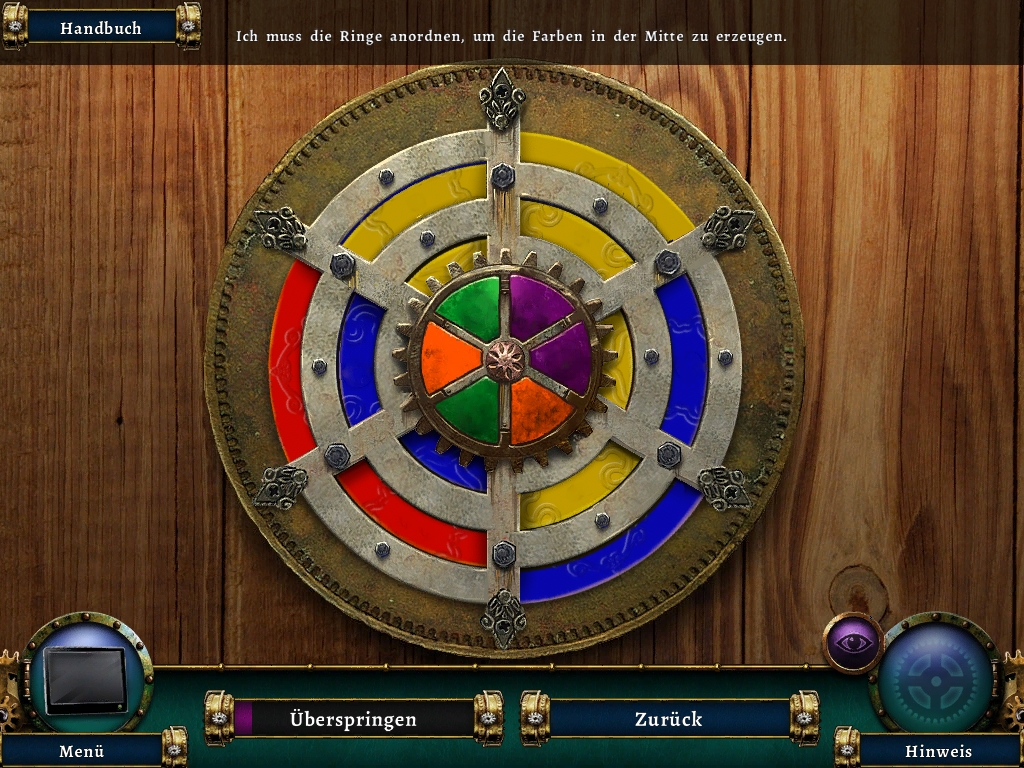
Task: Request a hint with Hinweis
Action: (938, 750)
